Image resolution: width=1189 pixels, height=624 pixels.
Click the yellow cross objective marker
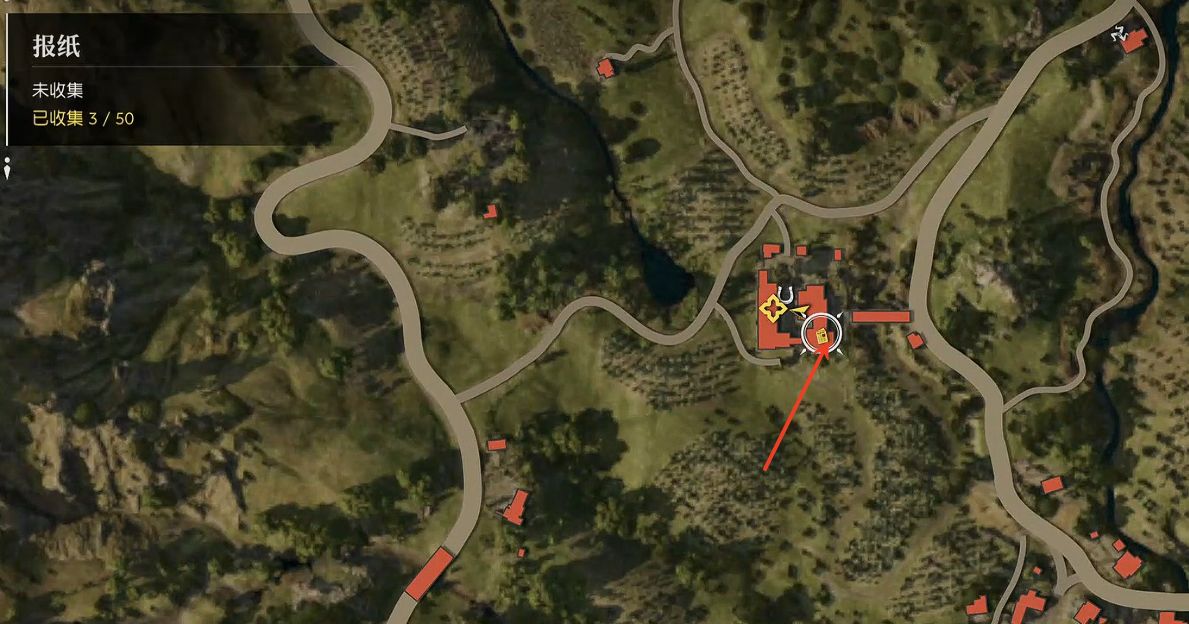coord(771,309)
